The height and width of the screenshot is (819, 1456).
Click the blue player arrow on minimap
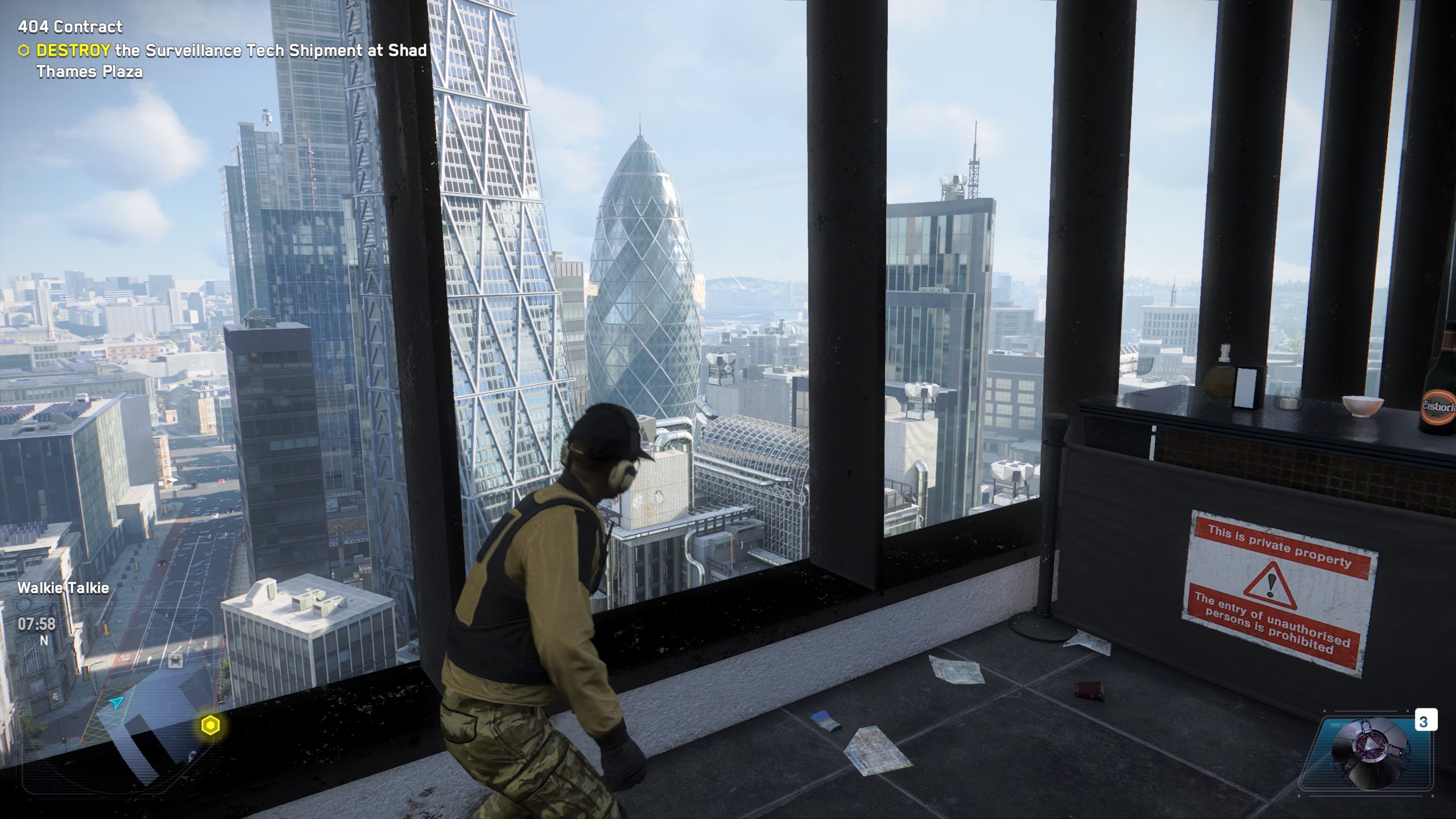[x=118, y=703]
